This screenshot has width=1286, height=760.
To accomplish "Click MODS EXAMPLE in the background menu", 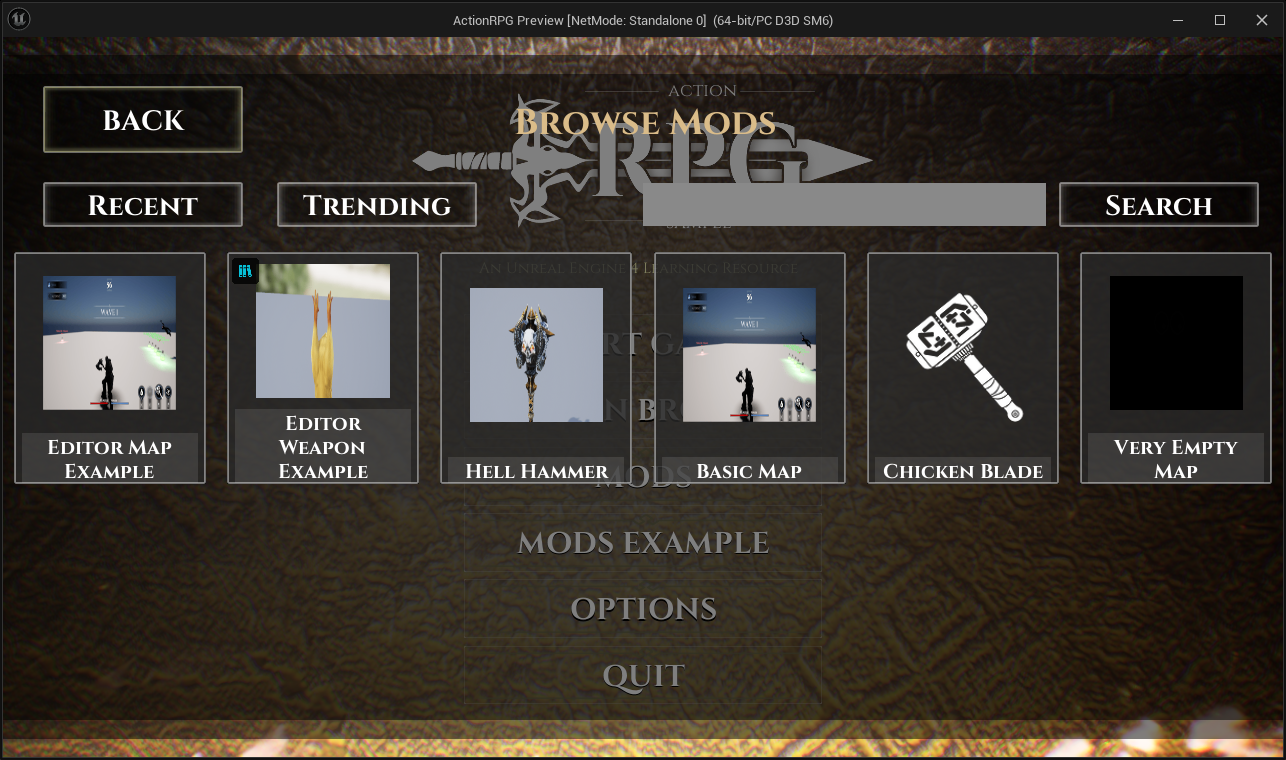I will 643,542.
